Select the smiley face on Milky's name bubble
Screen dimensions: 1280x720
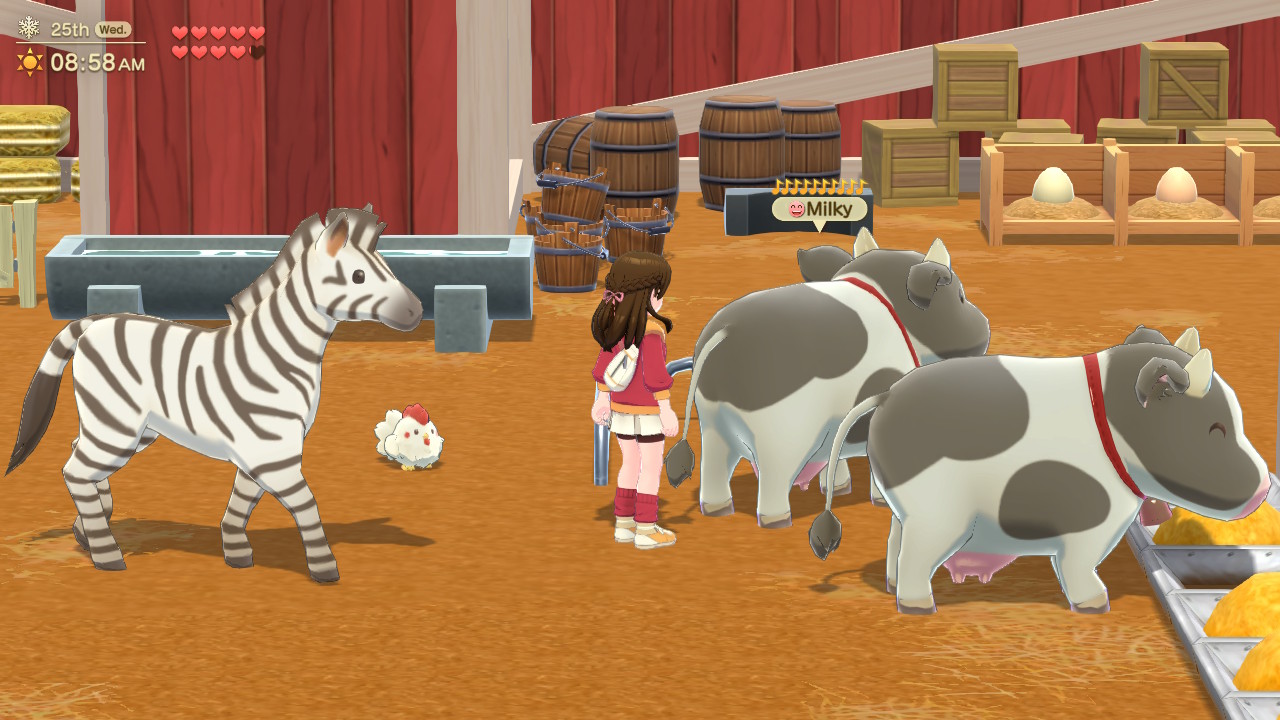[797, 210]
